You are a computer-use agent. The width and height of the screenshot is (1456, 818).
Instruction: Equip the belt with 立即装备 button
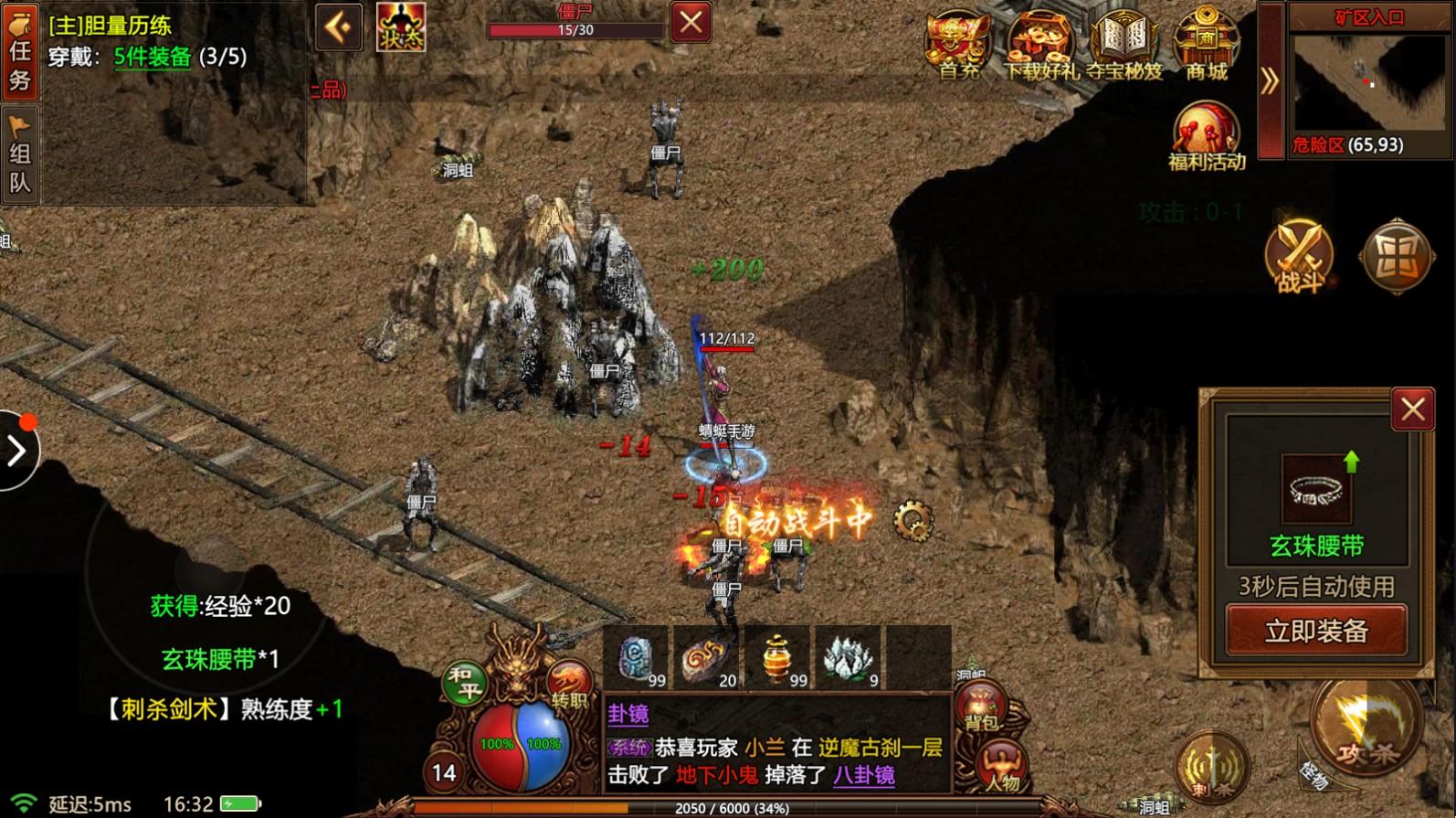coord(1315,631)
